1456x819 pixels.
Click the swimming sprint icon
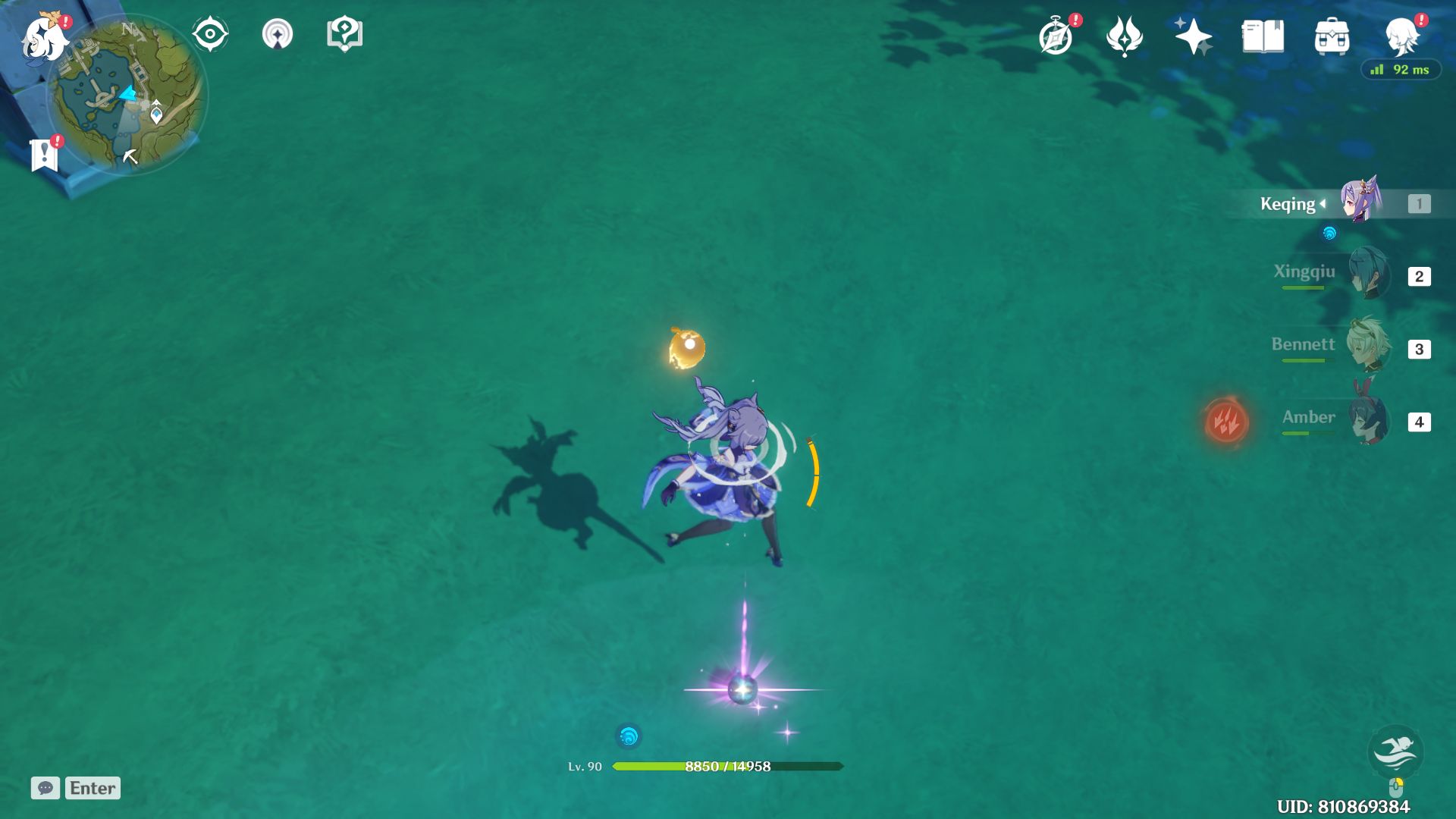pyautogui.click(x=1395, y=751)
